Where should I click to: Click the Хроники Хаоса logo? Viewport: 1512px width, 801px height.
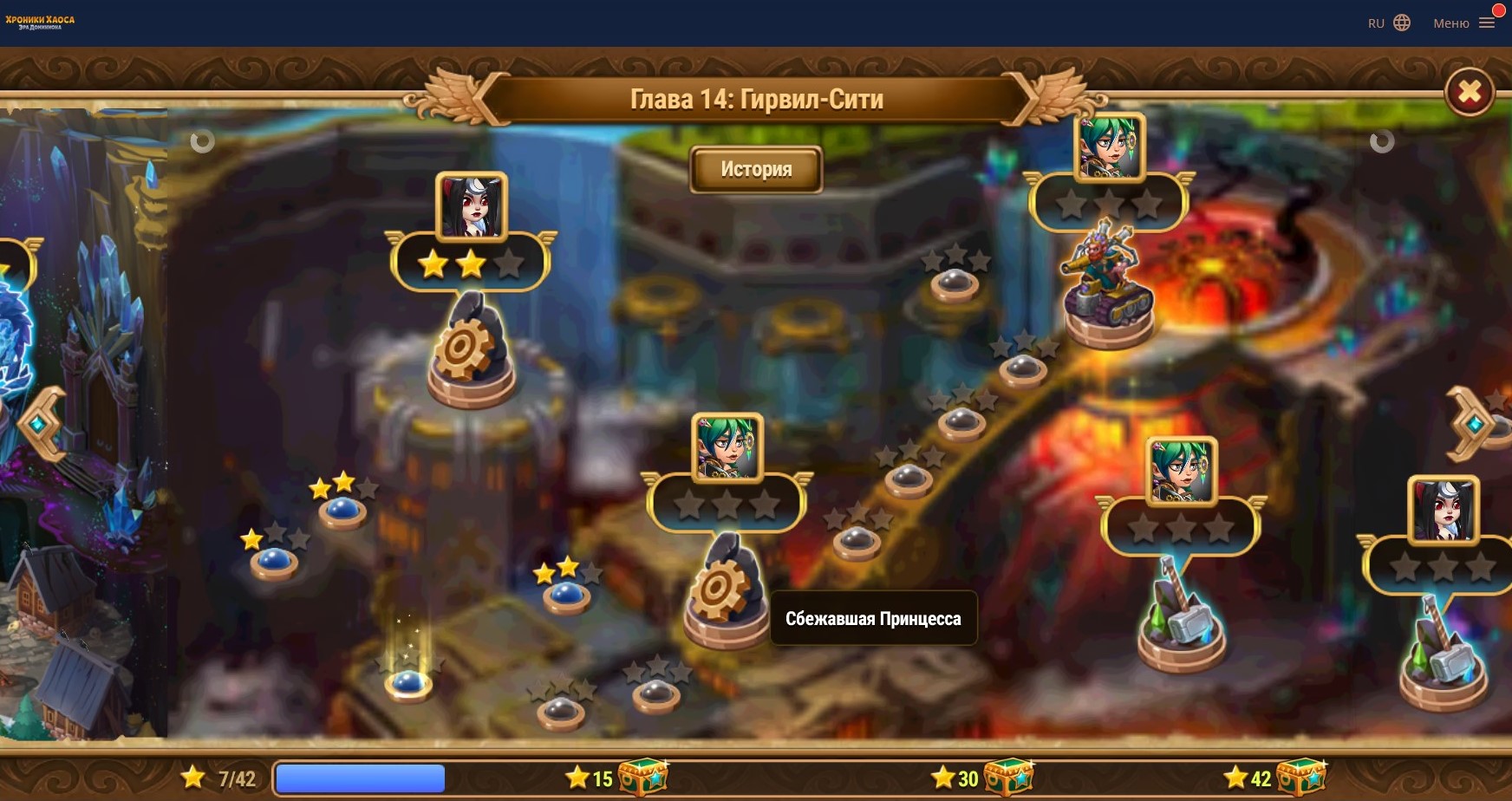[40, 22]
